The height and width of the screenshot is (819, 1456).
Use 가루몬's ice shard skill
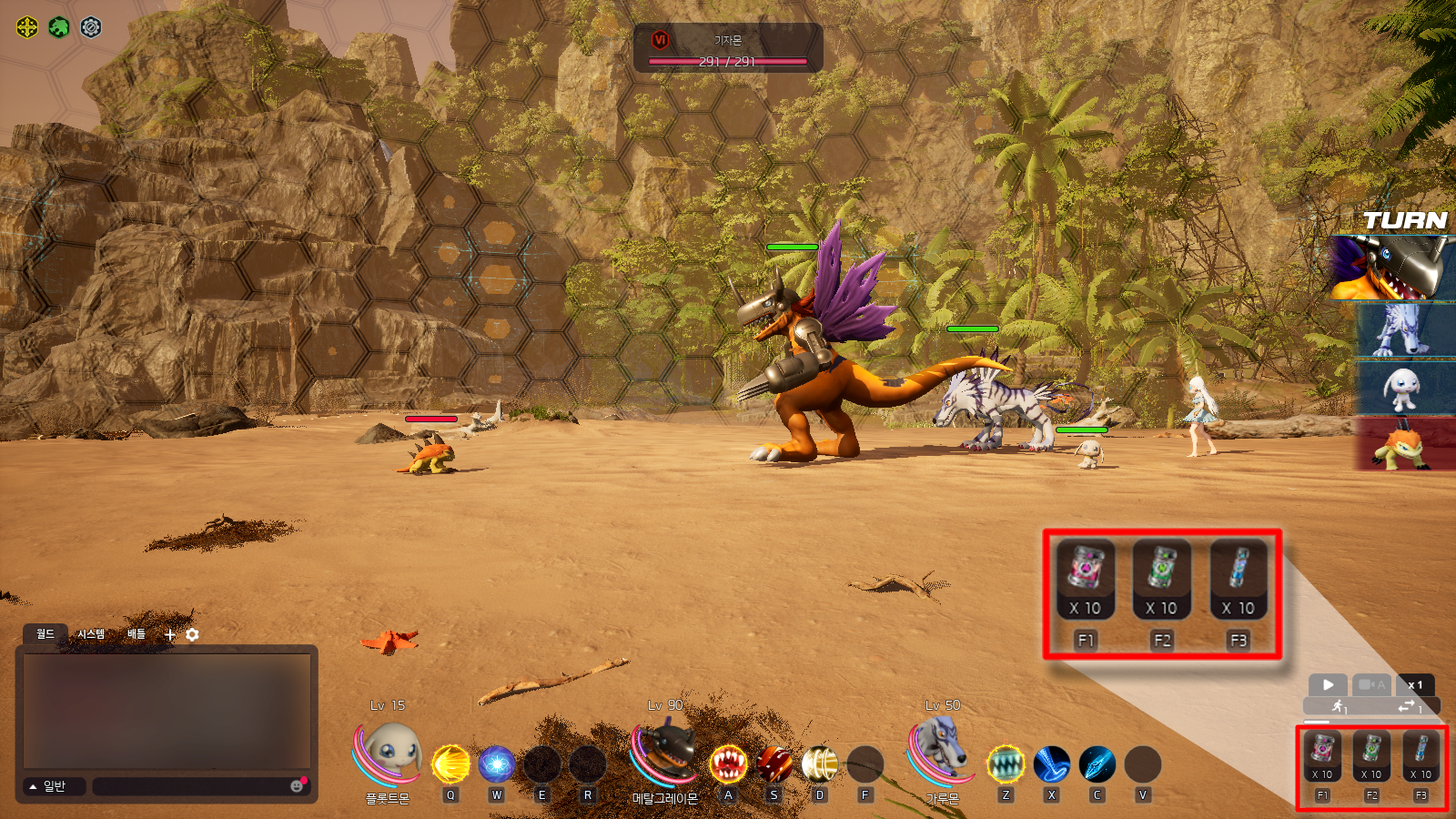click(x=1097, y=764)
